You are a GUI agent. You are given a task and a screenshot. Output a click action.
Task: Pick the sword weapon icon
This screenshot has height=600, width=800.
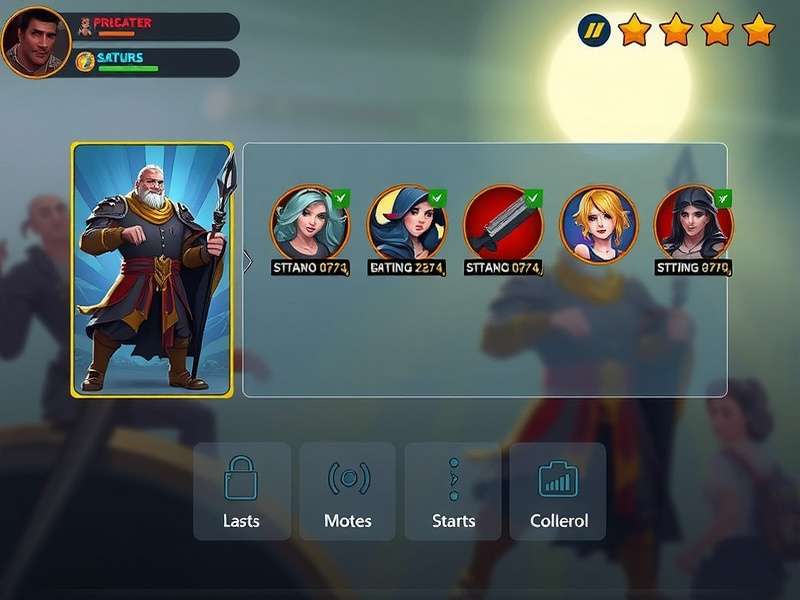coord(503,223)
